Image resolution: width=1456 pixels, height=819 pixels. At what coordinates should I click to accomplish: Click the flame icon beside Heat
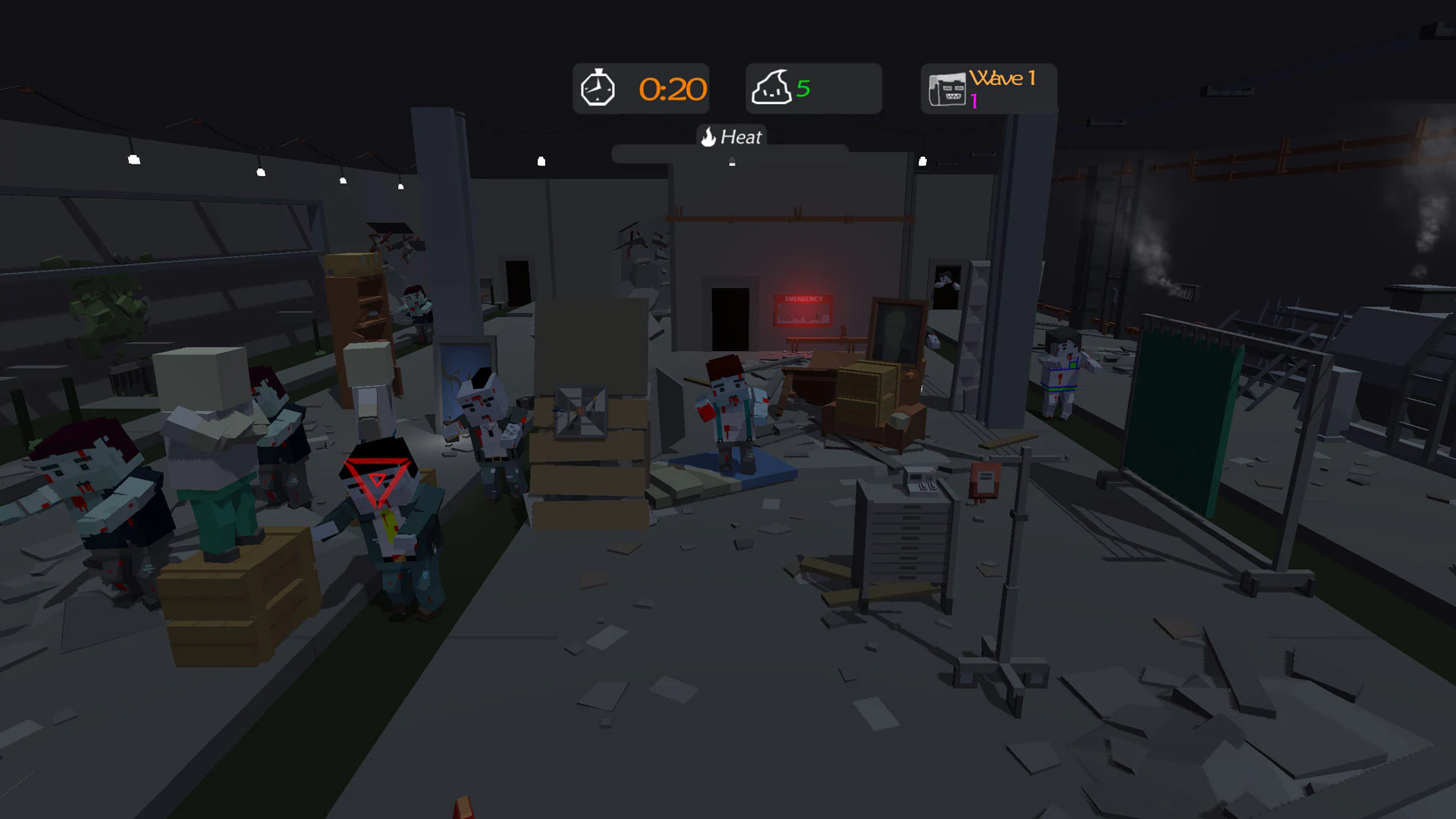click(x=708, y=137)
